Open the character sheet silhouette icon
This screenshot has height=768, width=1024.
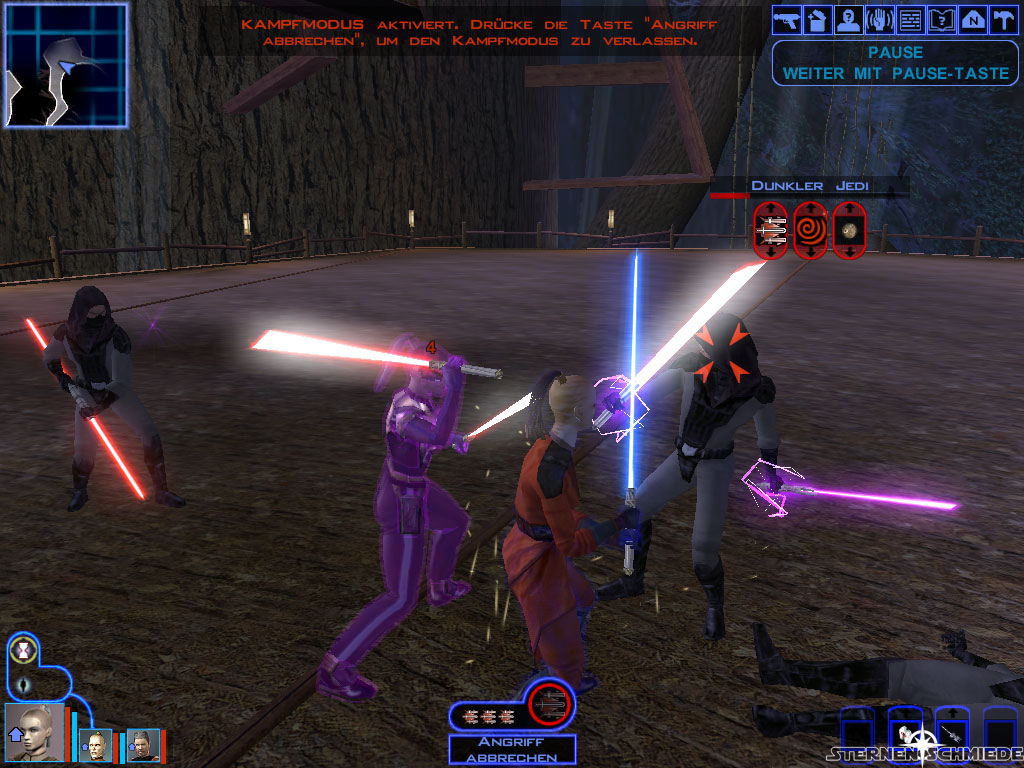click(848, 19)
